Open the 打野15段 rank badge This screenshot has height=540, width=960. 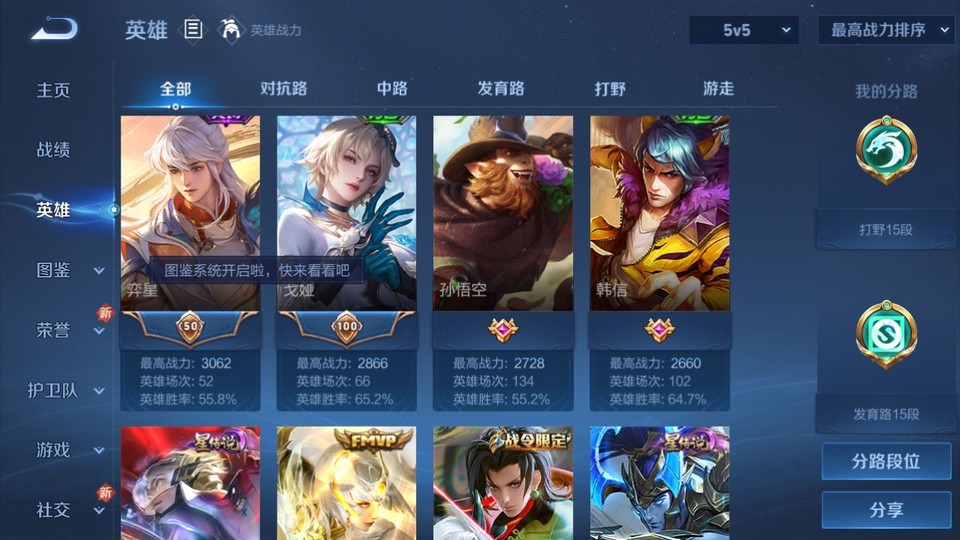click(x=886, y=152)
